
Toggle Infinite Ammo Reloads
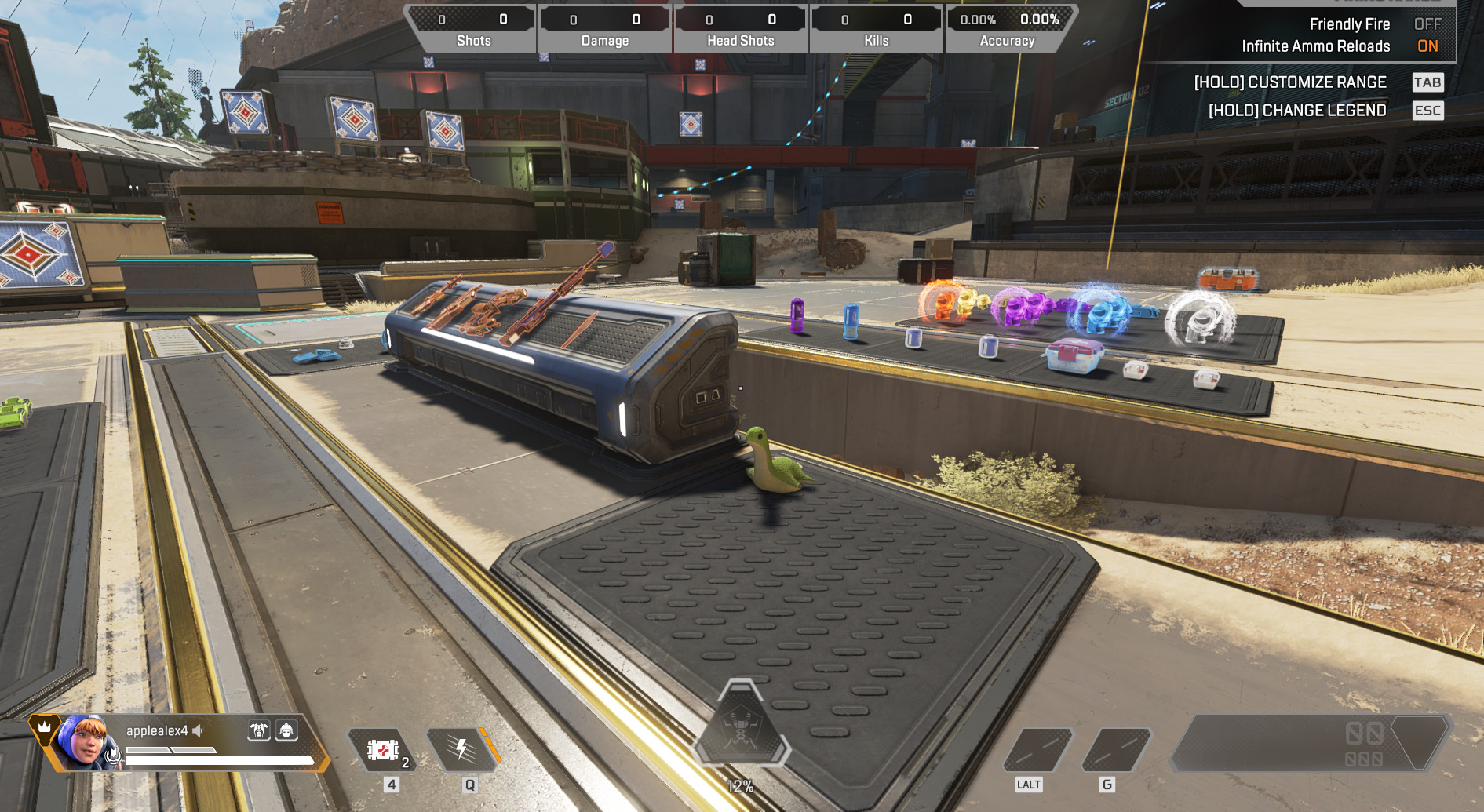pos(1427,46)
